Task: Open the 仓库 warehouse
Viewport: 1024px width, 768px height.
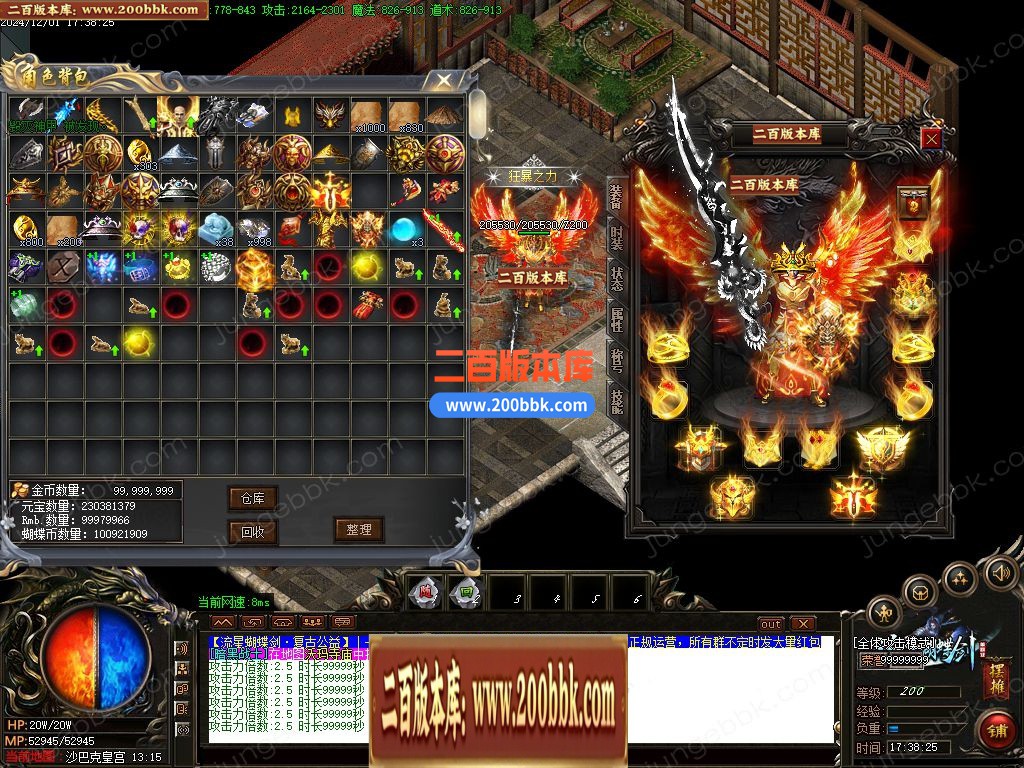Action: tap(252, 498)
